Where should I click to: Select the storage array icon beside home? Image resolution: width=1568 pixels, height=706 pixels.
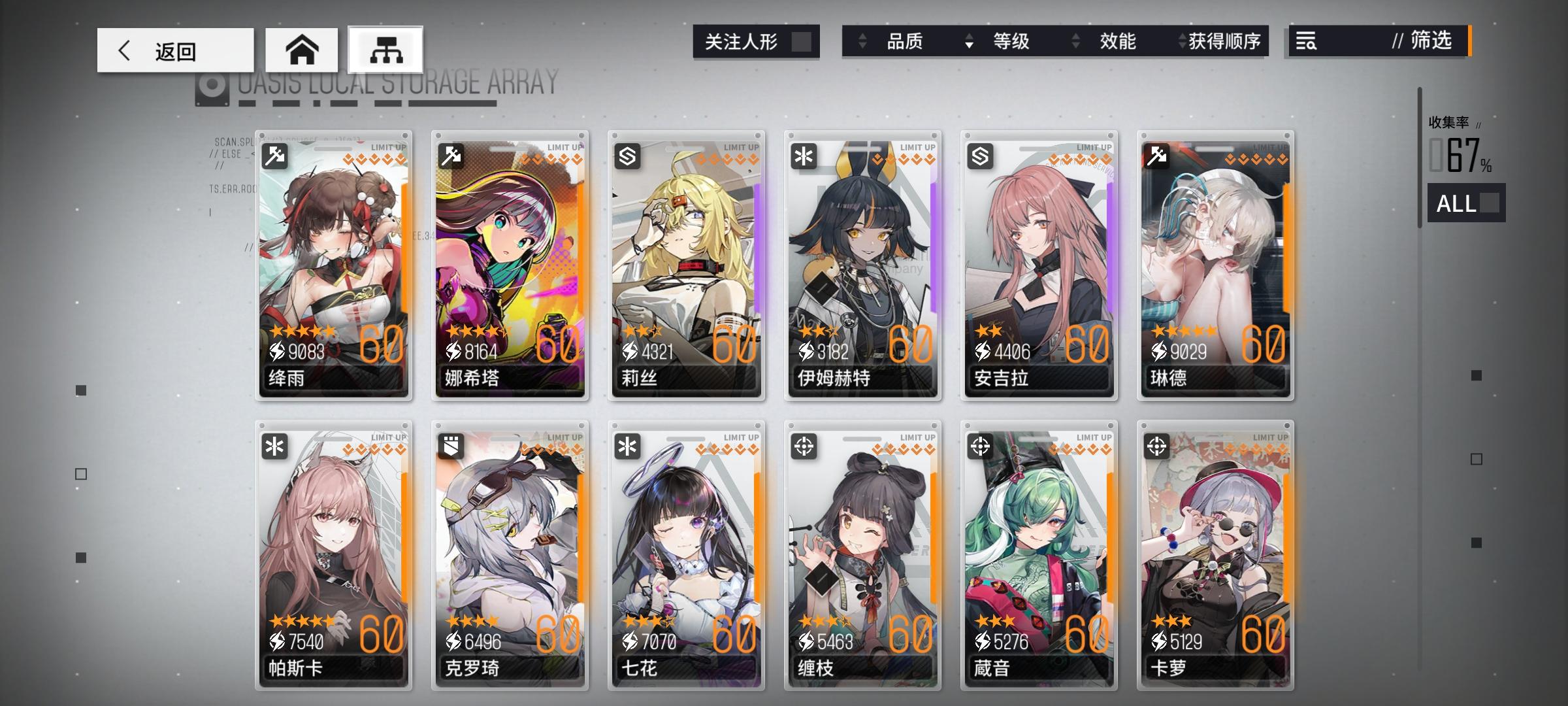click(384, 48)
